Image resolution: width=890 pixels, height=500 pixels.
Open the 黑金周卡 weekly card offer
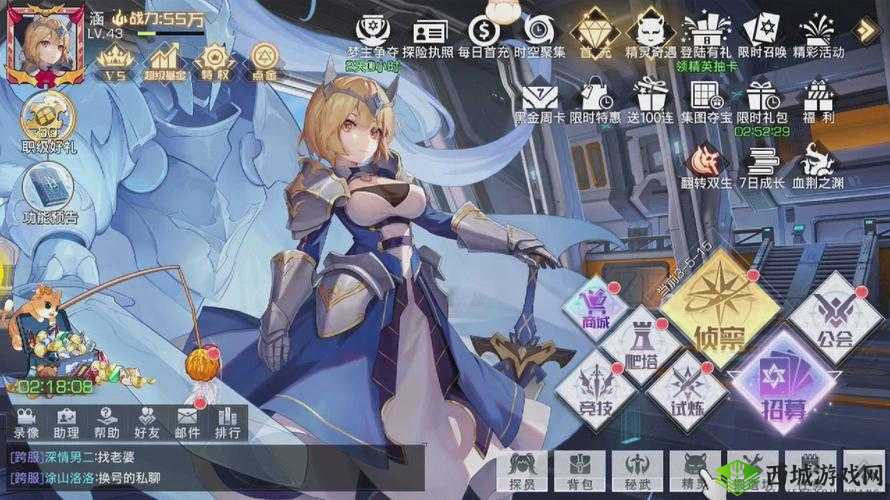(x=538, y=102)
